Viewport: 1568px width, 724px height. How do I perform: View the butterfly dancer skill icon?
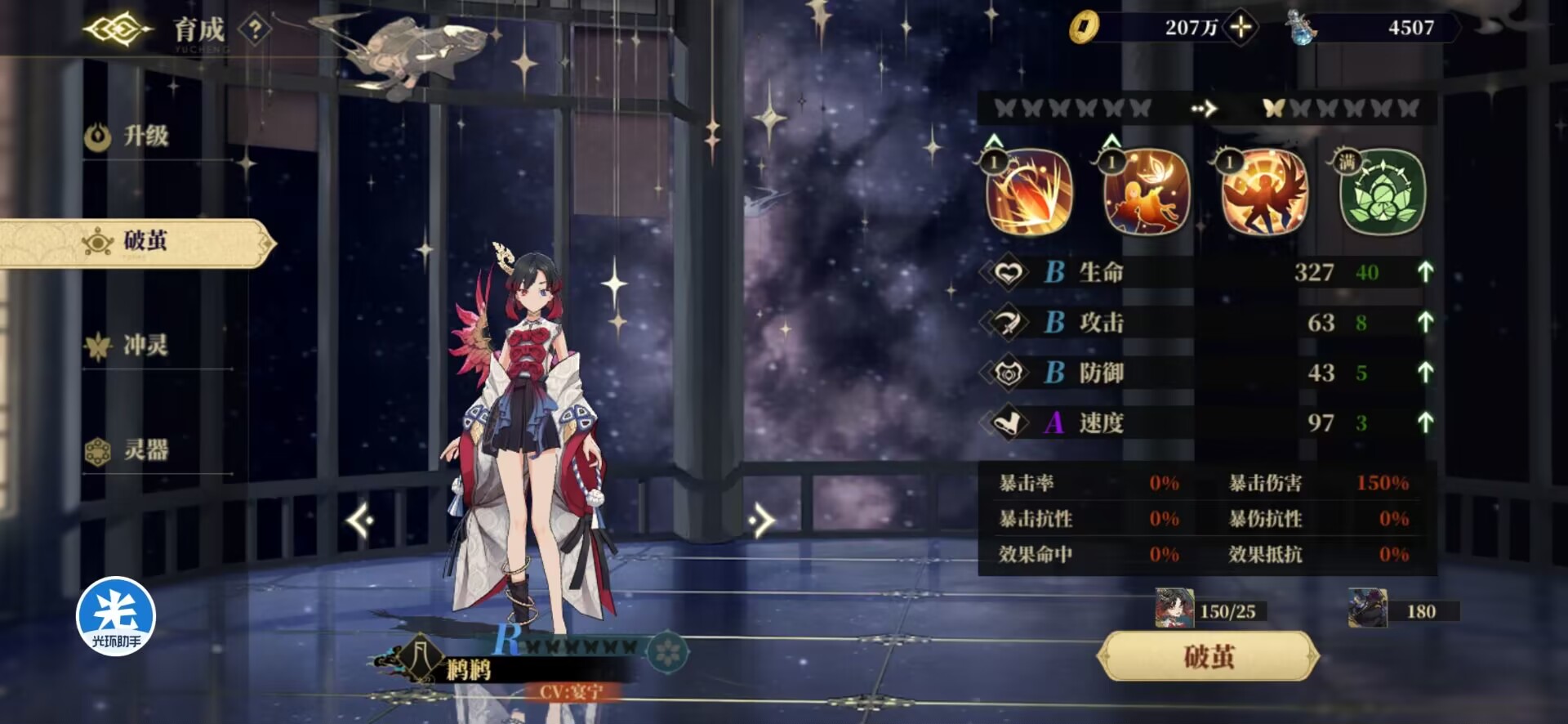point(1147,193)
